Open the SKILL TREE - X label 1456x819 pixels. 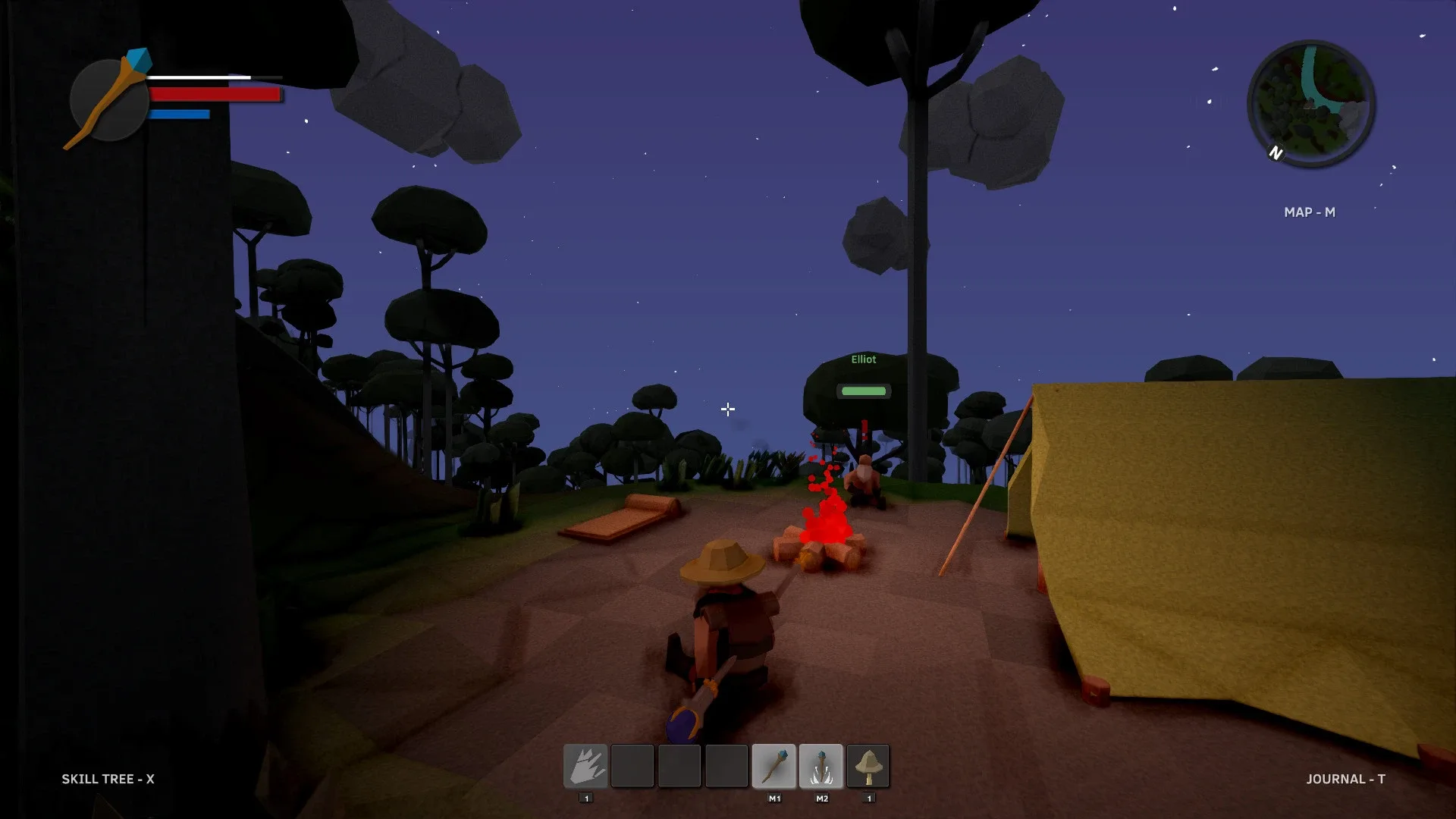[106, 779]
